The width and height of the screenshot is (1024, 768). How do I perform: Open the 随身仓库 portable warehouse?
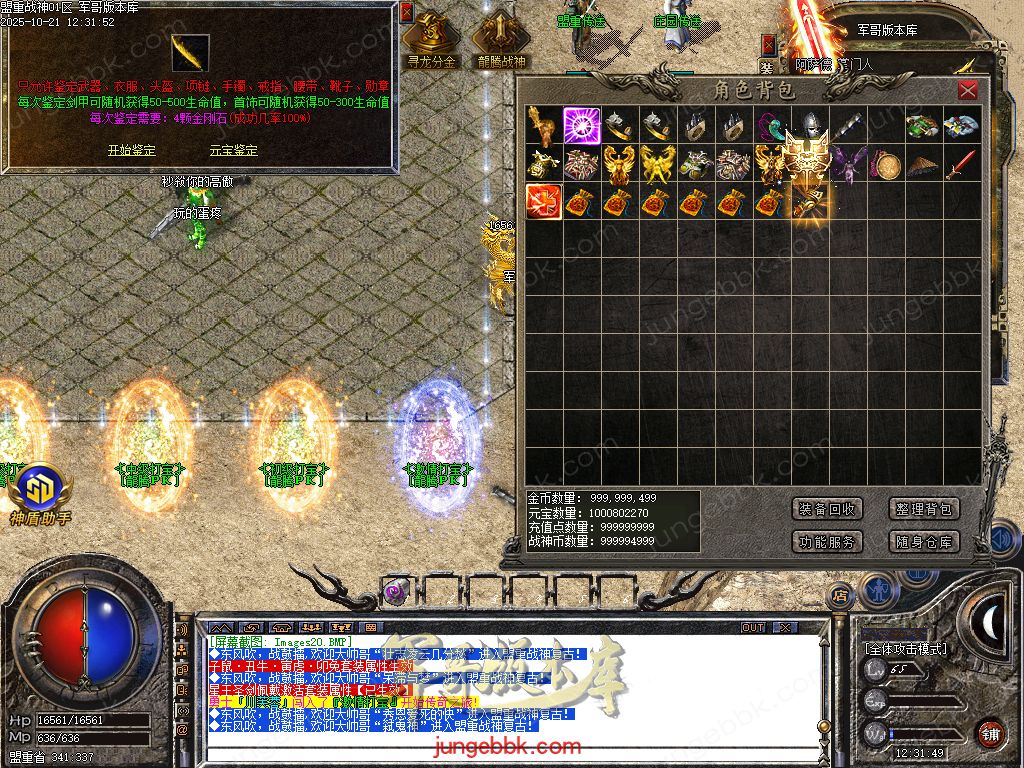pos(924,542)
